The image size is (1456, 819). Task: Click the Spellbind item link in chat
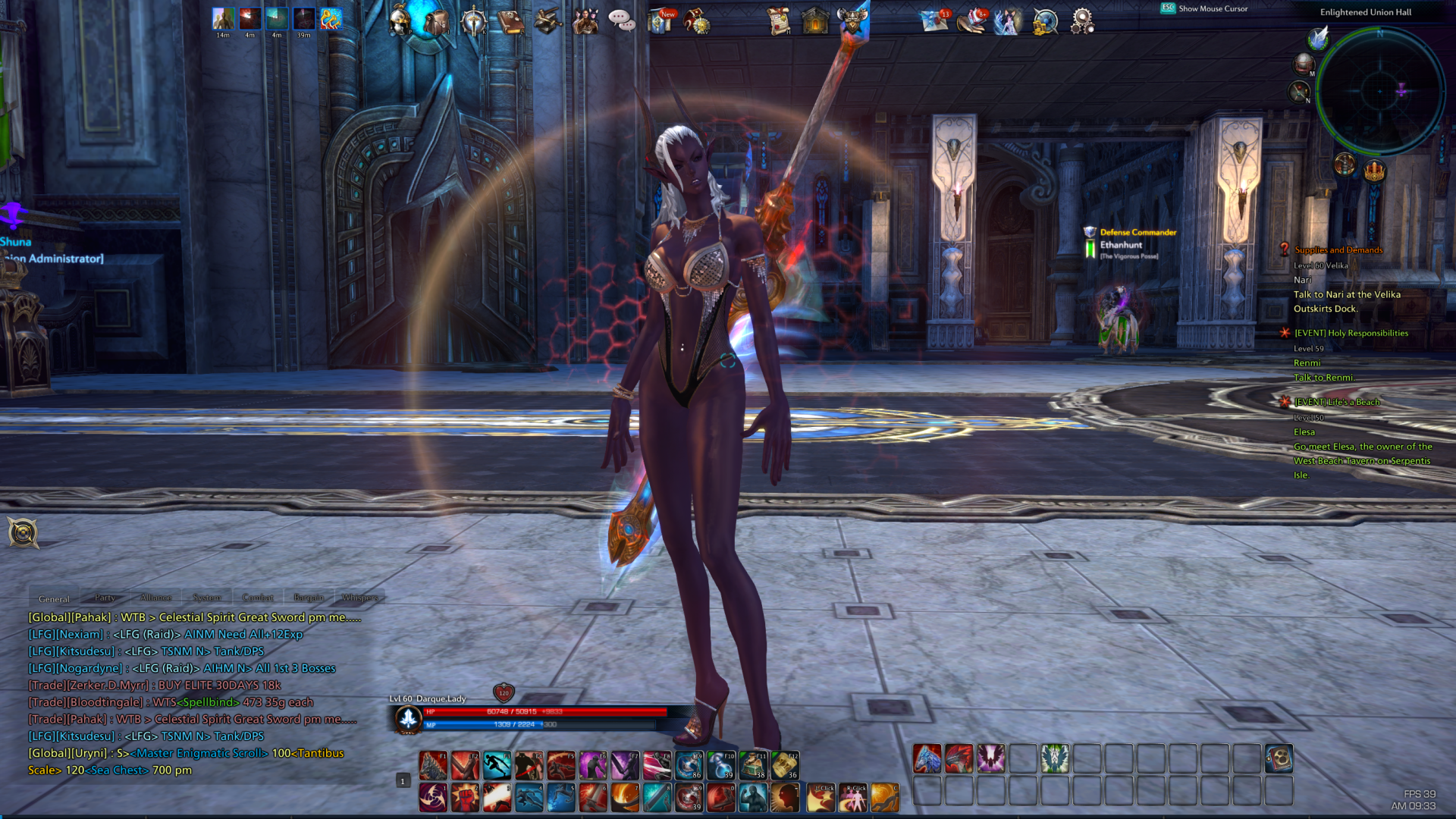(208, 702)
